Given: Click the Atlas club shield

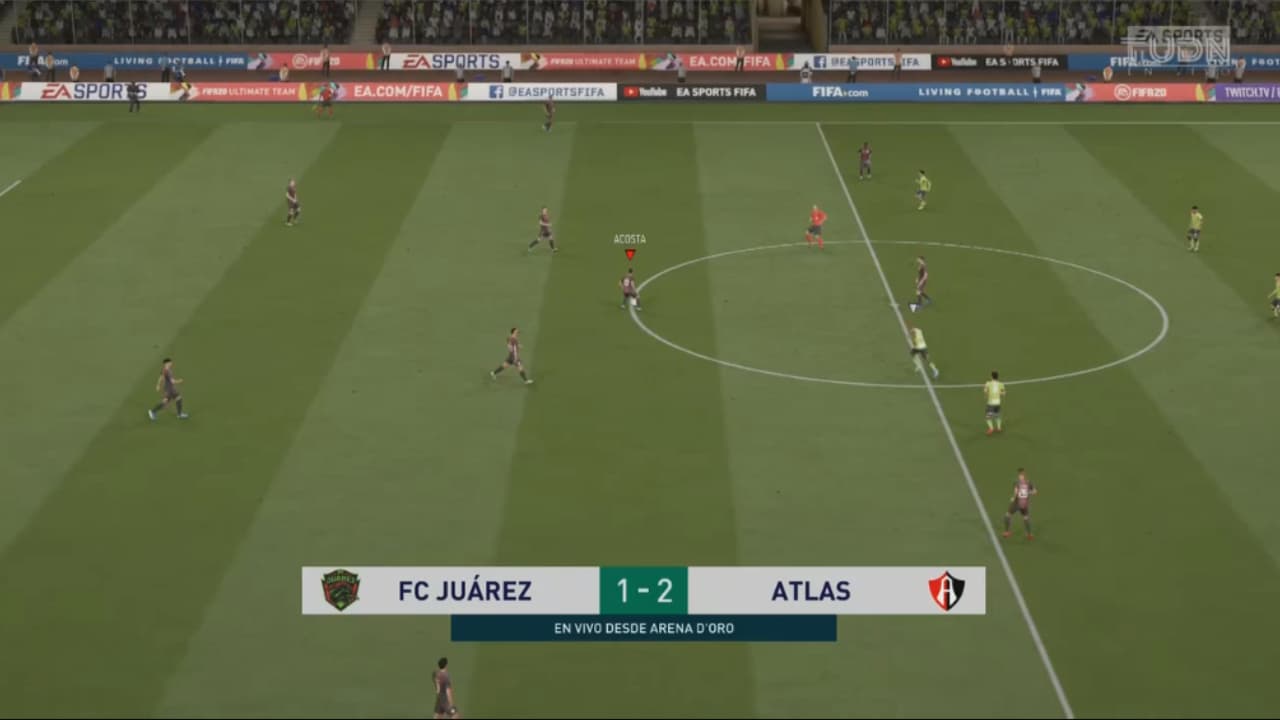Looking at the screenshot, I should 946,591.
